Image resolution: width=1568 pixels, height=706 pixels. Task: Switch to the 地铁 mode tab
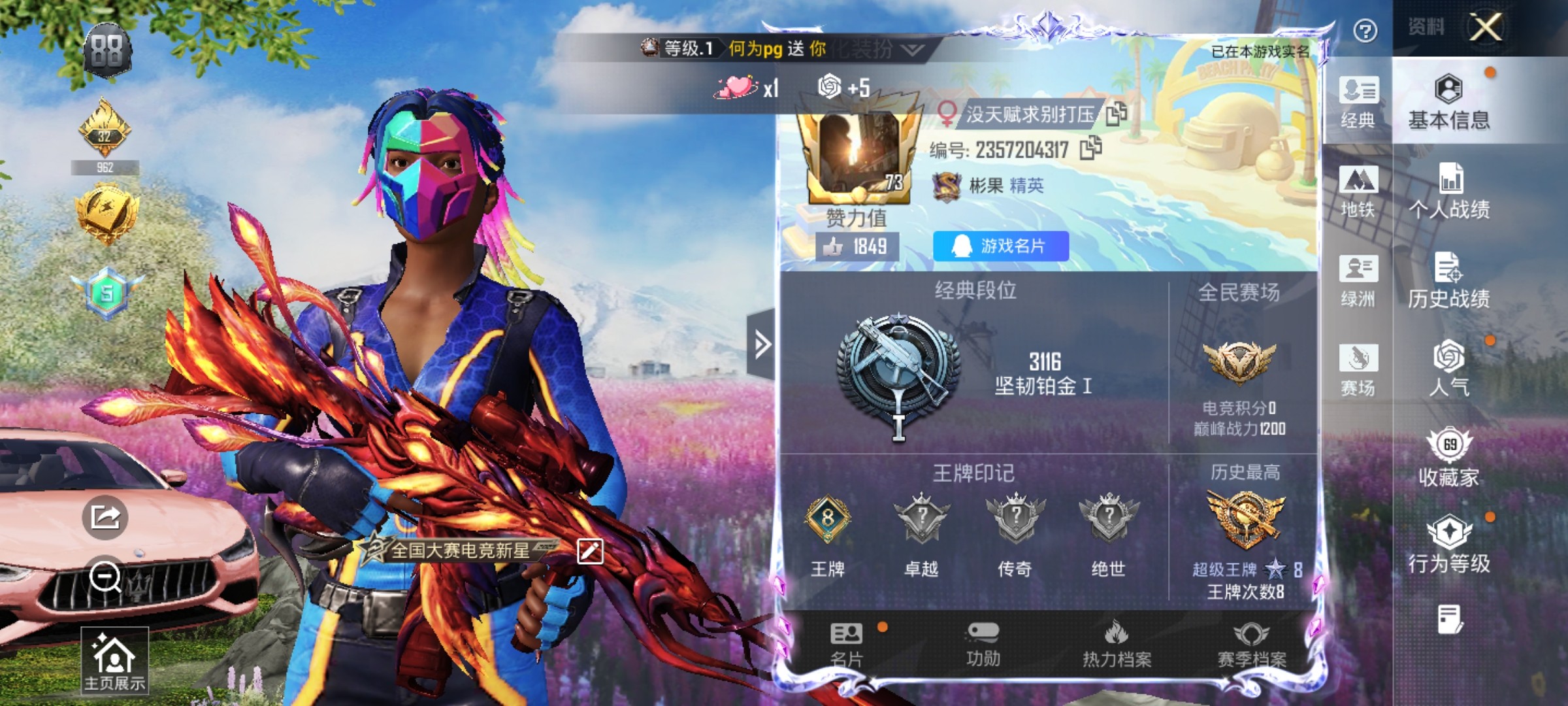coord(1358,193)
